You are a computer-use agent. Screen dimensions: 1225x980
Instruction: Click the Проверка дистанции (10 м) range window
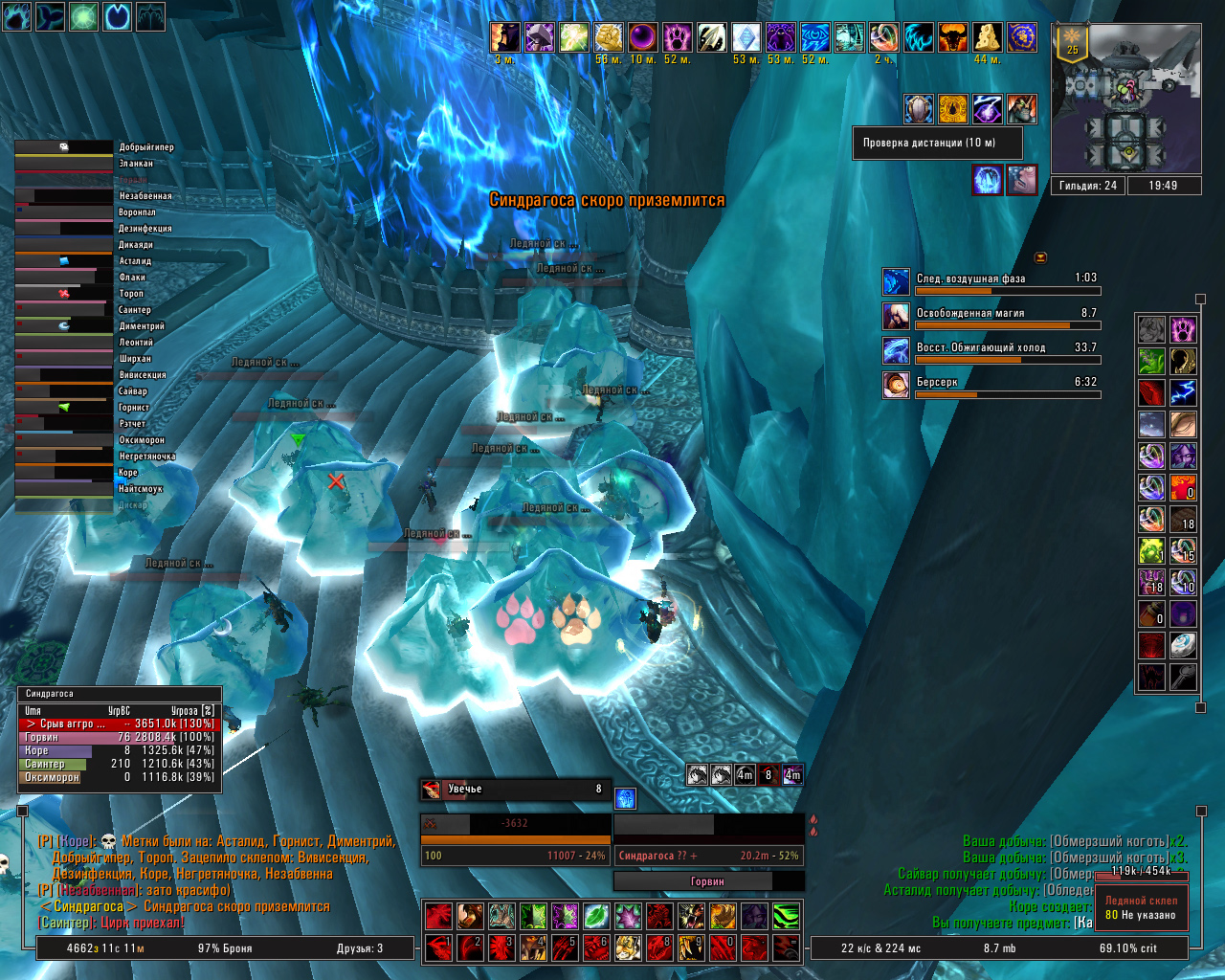pyautogui.click(x=937, y=144)
